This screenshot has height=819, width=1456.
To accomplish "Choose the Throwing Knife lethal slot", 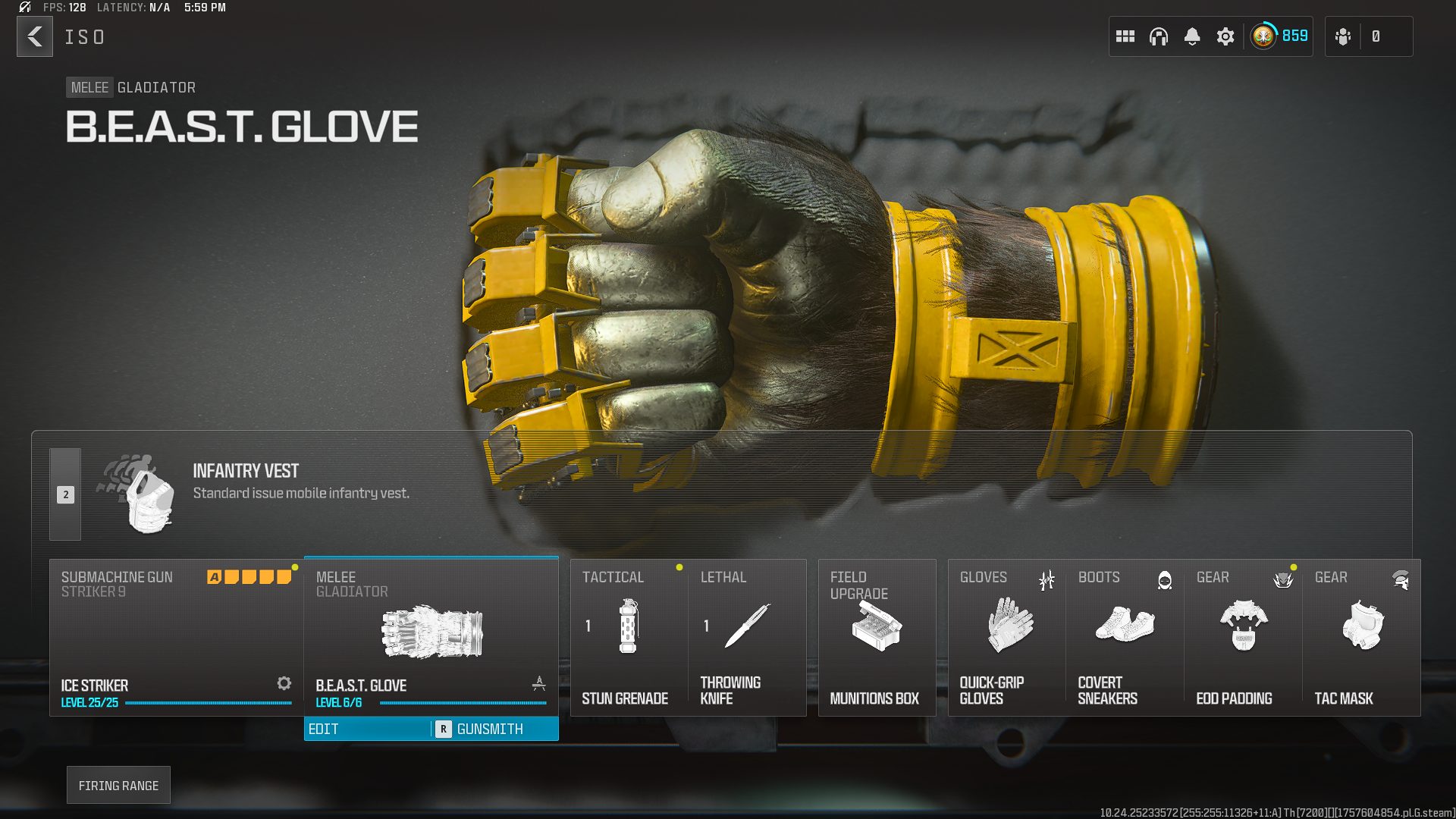I will [747, 637].
